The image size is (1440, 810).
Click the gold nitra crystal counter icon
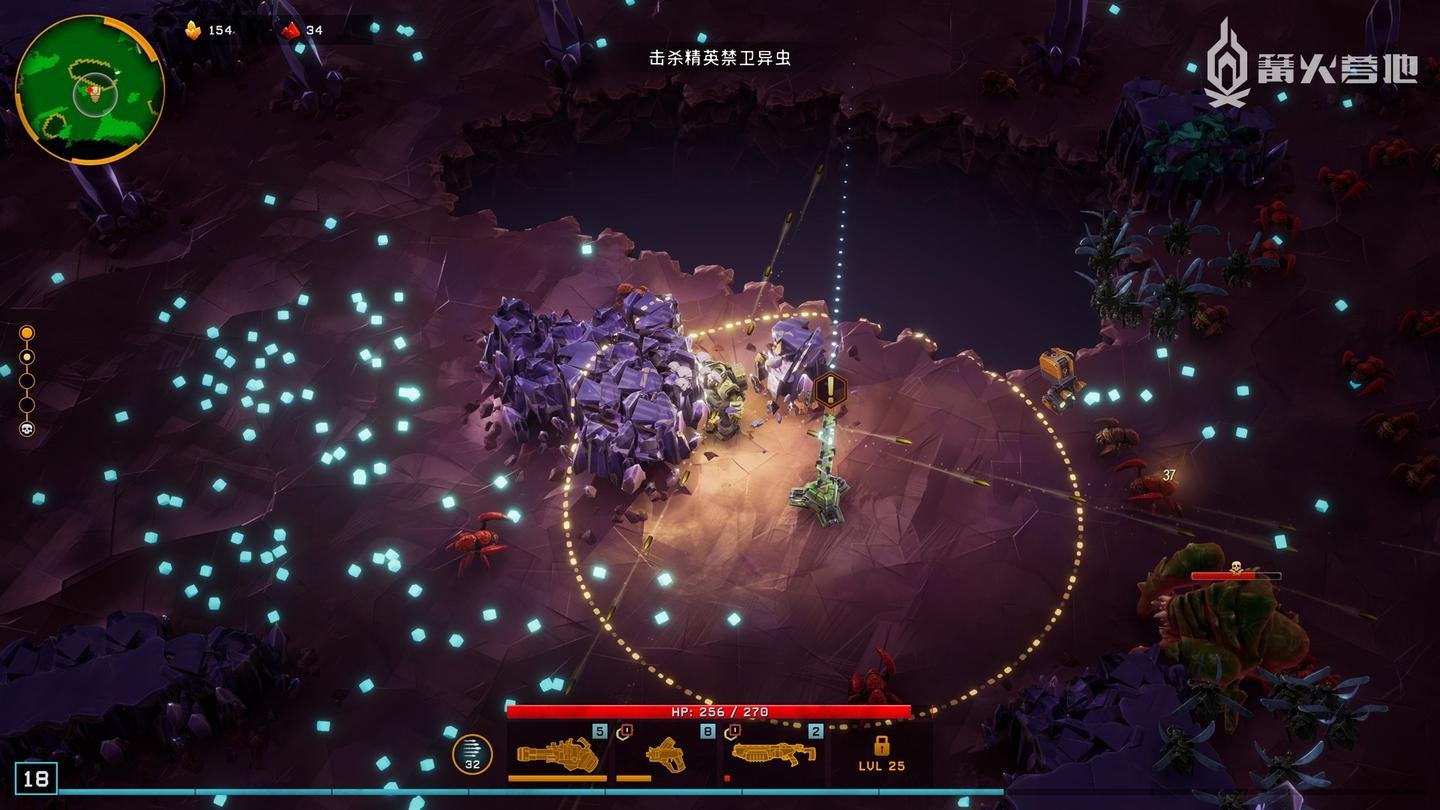click(x=192, y=29)
